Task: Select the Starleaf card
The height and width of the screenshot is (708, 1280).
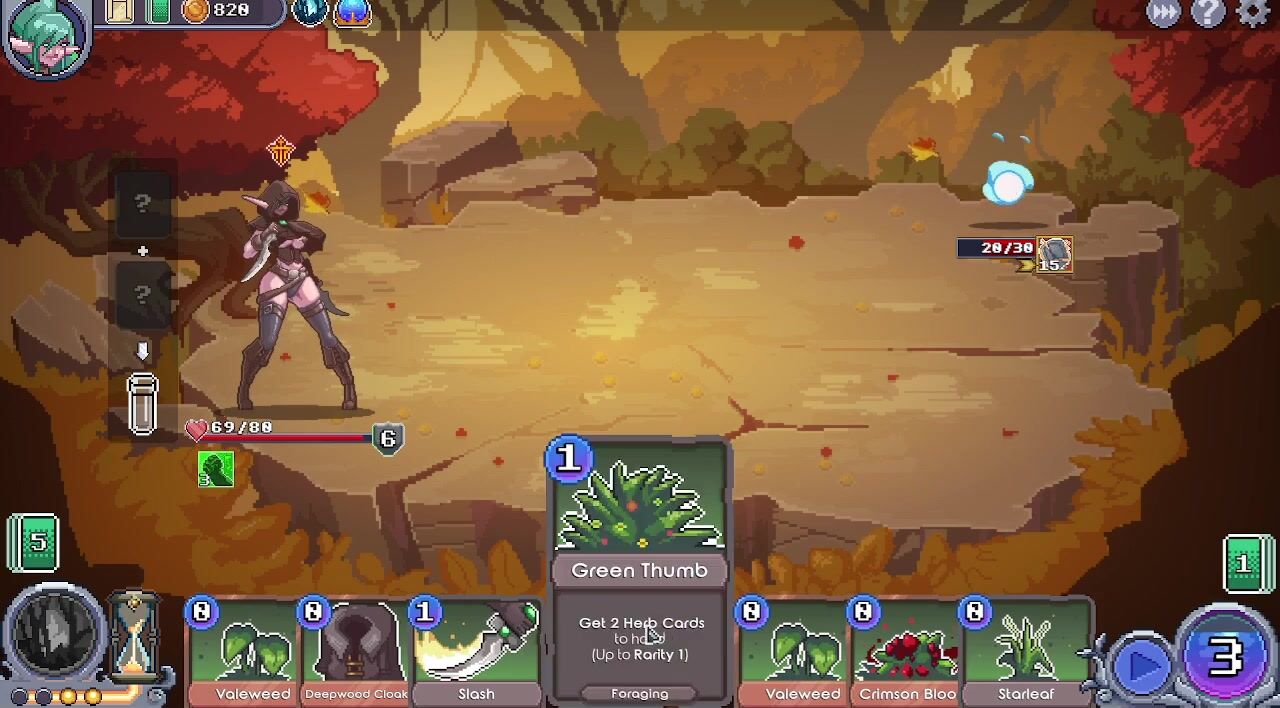Action: 1026,652
